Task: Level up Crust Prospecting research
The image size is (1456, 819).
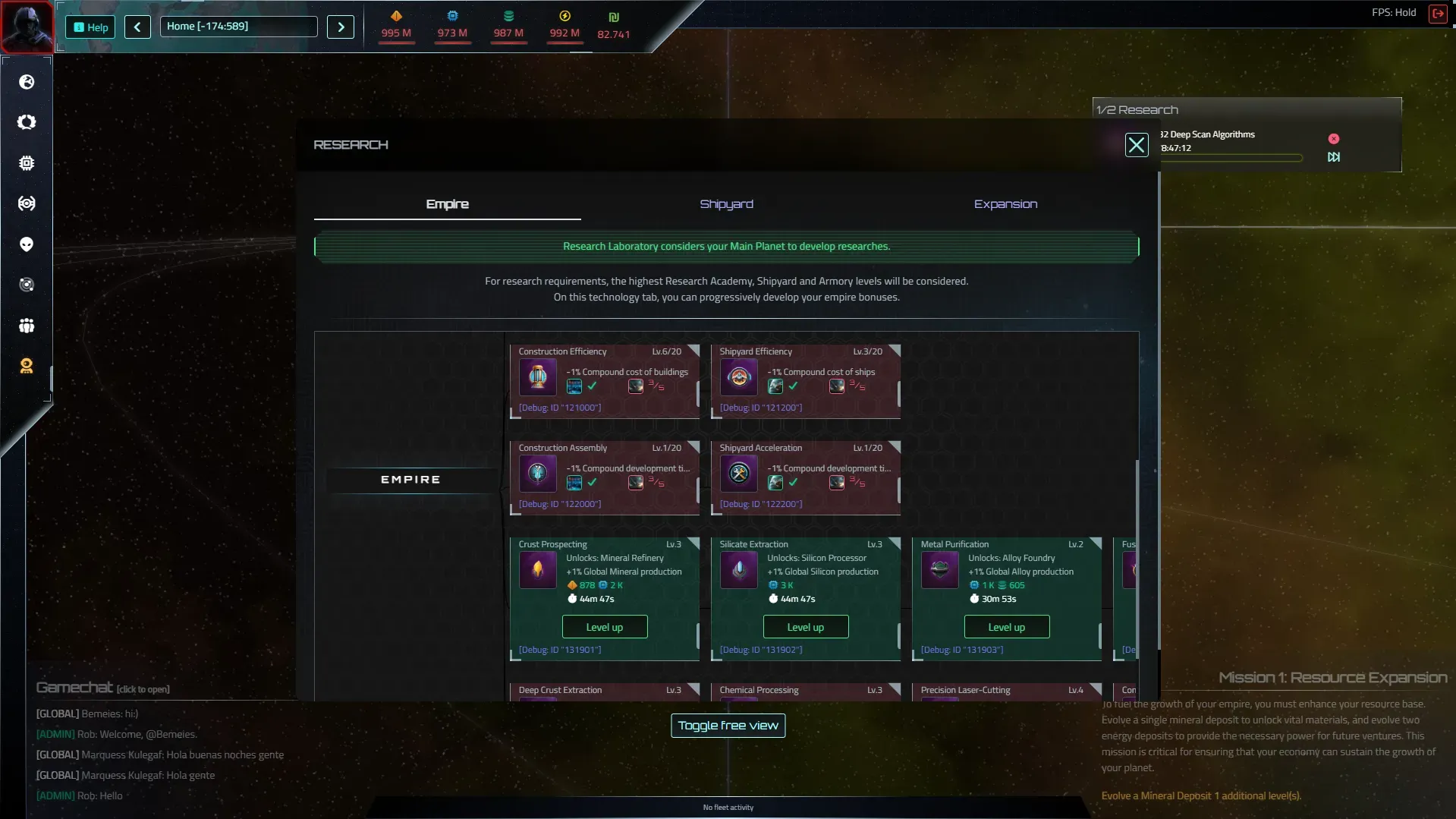Action: 604,627
